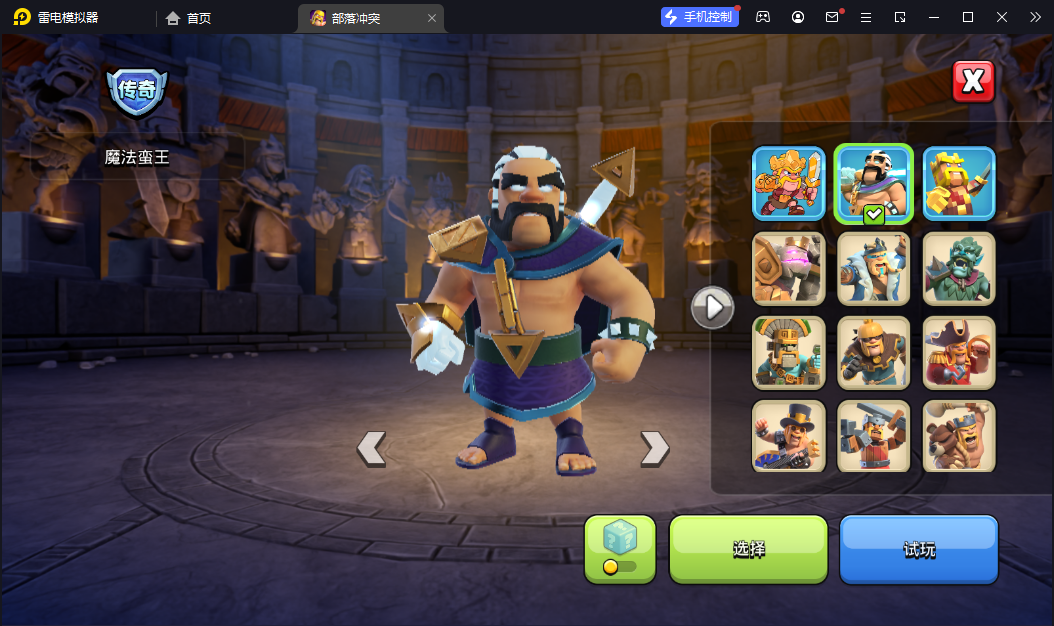Show the next skin with right arrow
The width and height of the screenshot is (1054, 626).
click(x=654, y=448)
